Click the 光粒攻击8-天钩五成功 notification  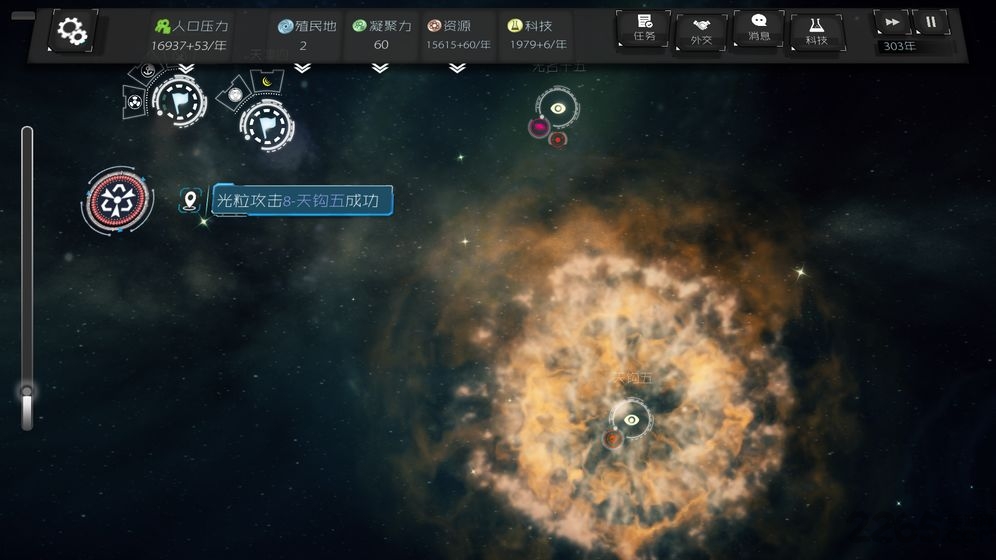302,201
